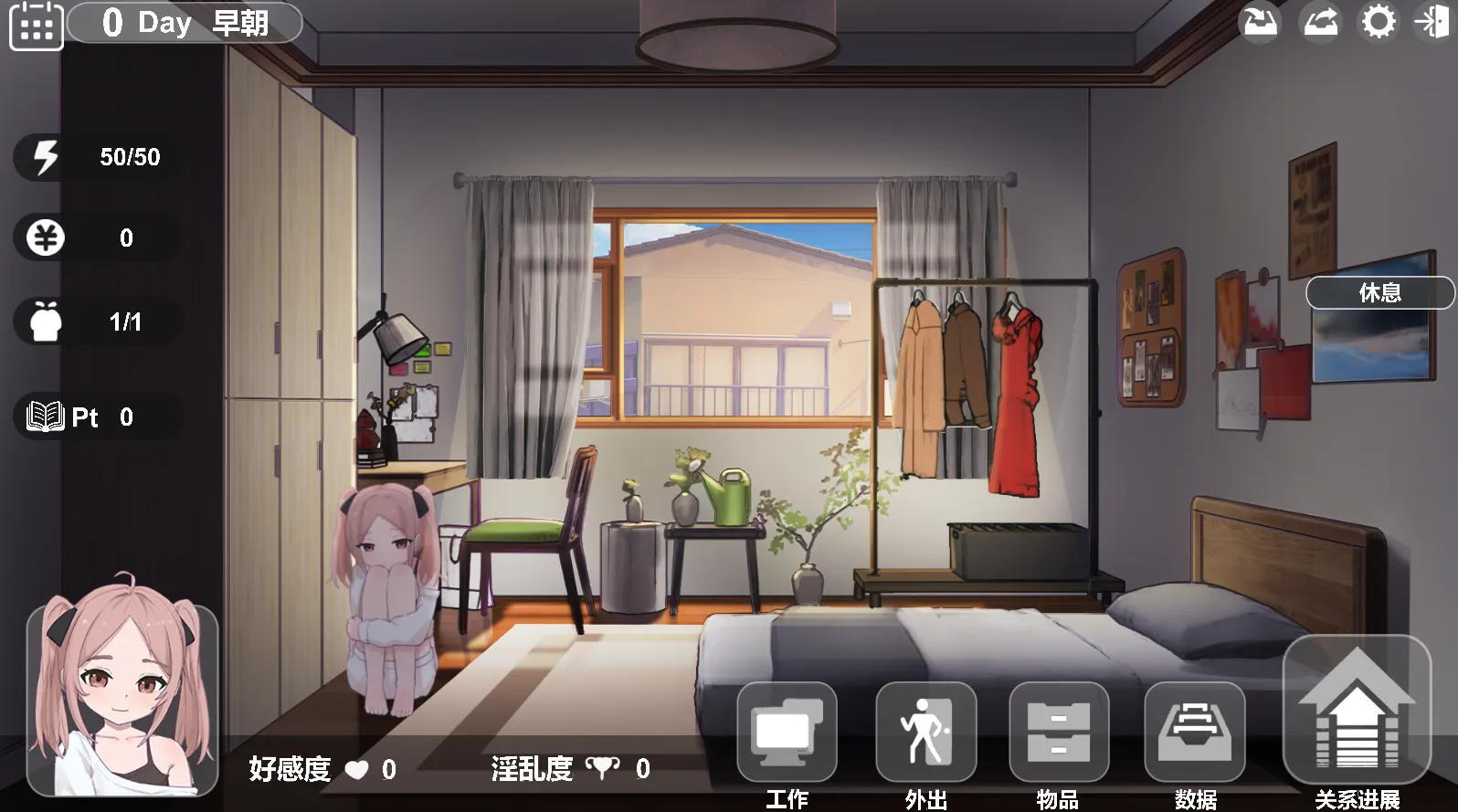1458x812 pixels.
Task: Click the export save icon
Action: 1320,23
